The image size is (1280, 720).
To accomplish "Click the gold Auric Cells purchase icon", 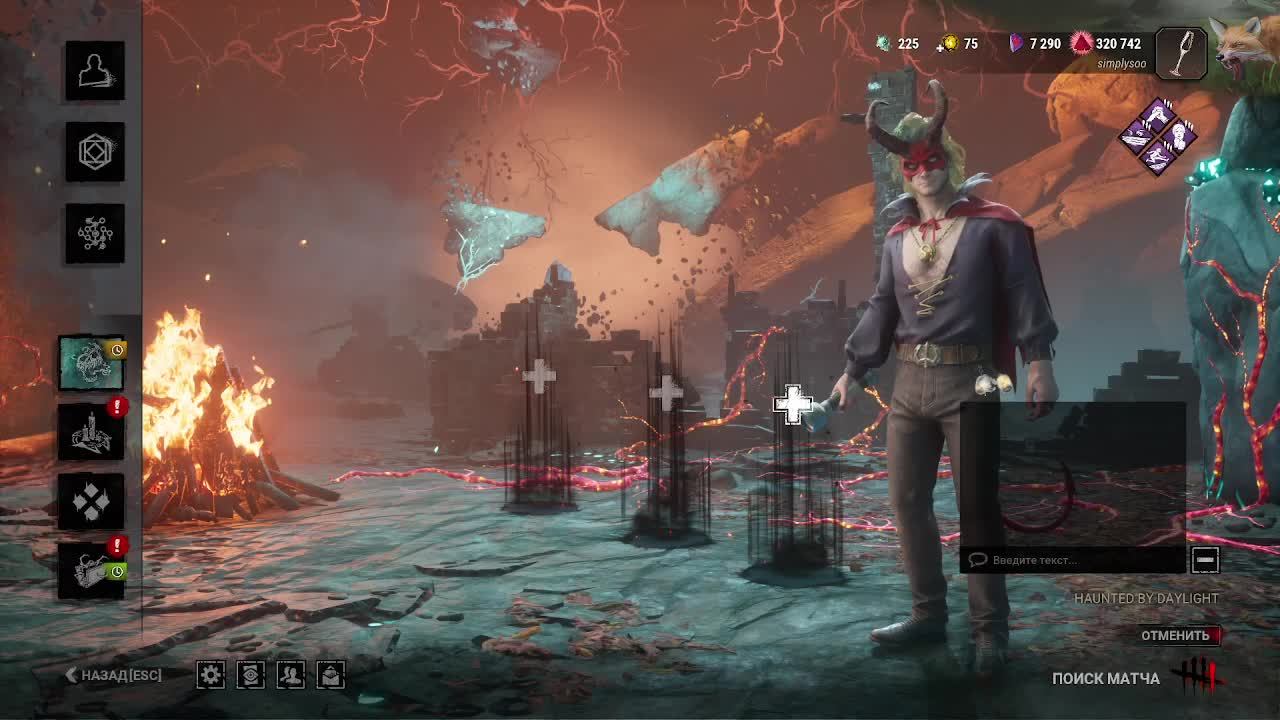I will [949, 44].
